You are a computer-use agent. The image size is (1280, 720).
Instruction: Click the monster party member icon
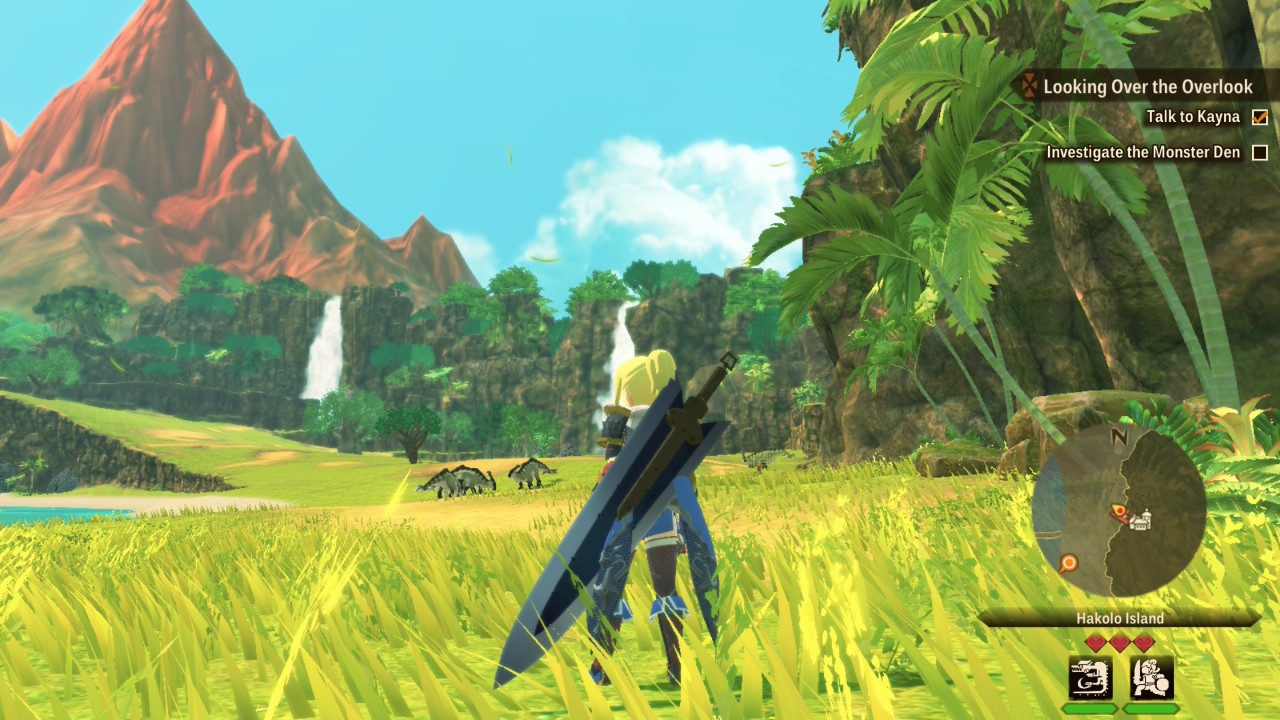tap(1090, 678)
